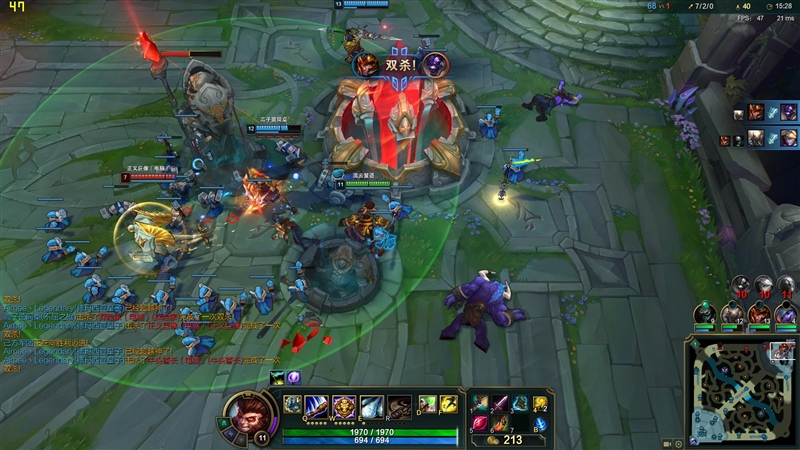
Task: Select the sword item in slot 2
Action: coord(500,403)
